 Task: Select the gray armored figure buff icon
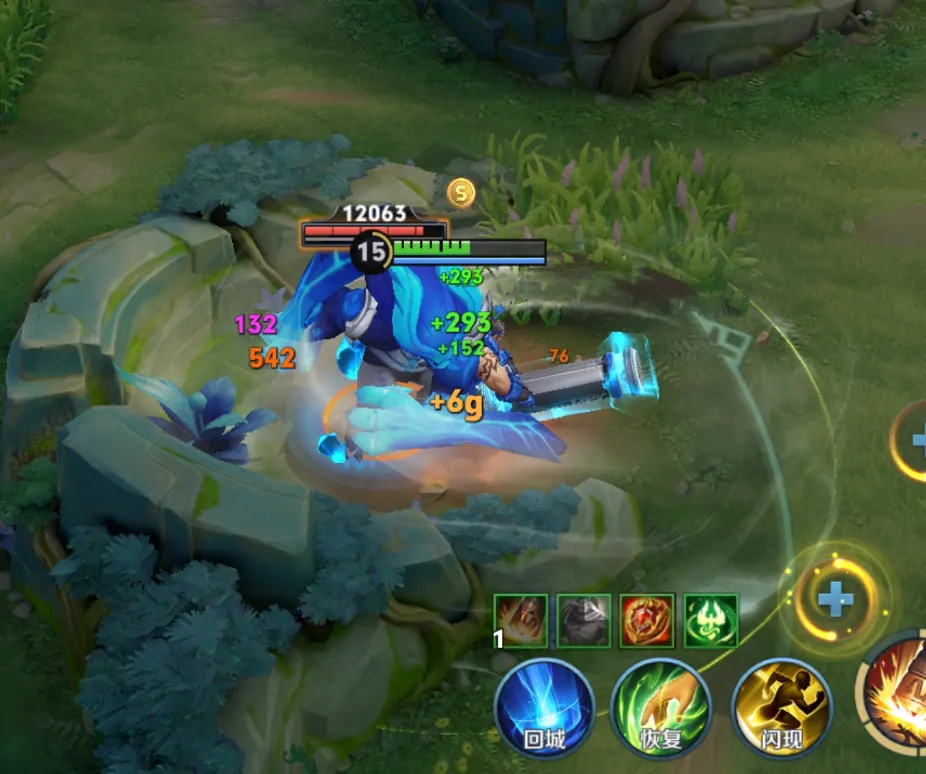583,620
